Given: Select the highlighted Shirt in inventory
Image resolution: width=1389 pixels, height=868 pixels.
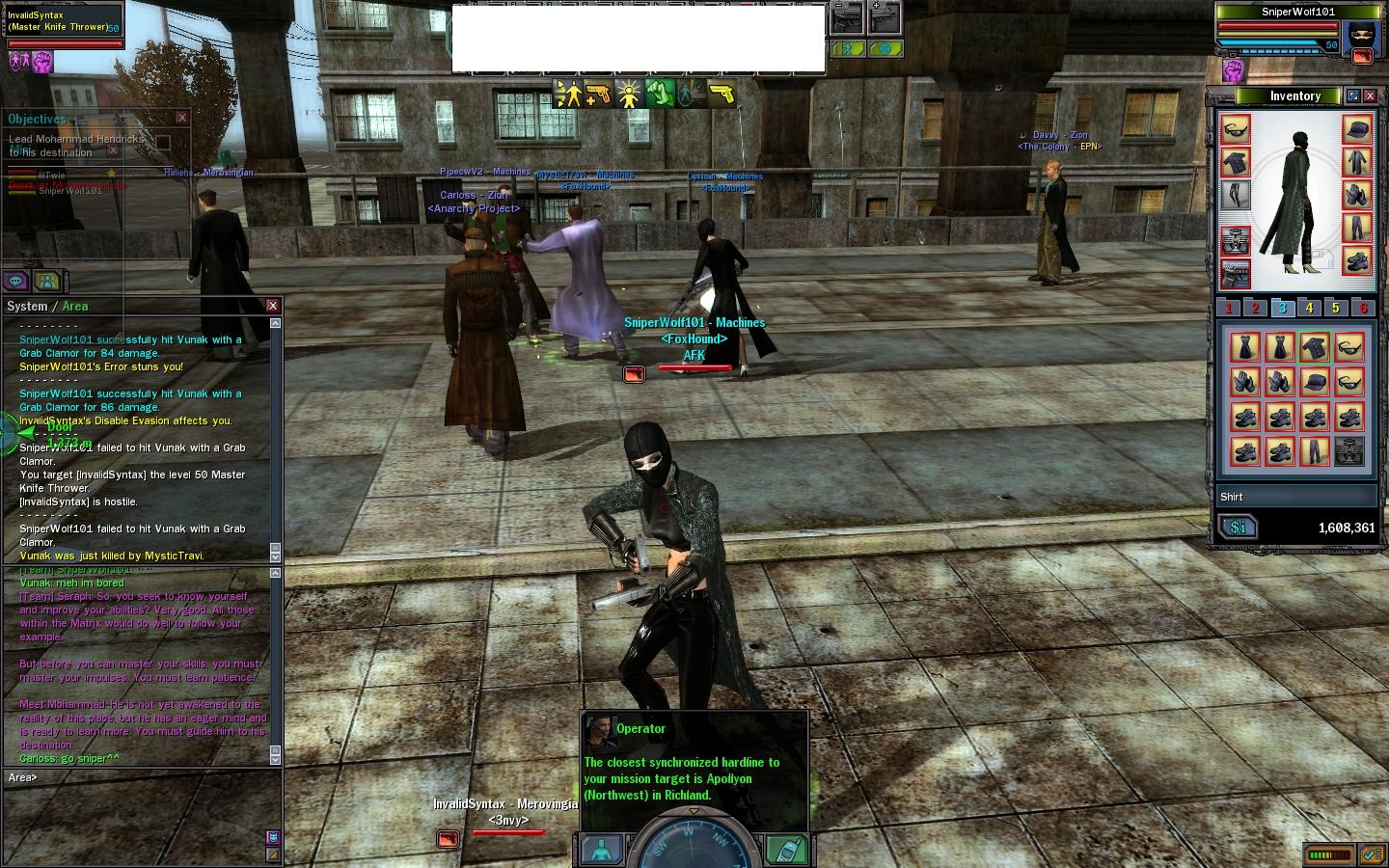Looking at the screenshot, I should click(x=1314, y=347).
